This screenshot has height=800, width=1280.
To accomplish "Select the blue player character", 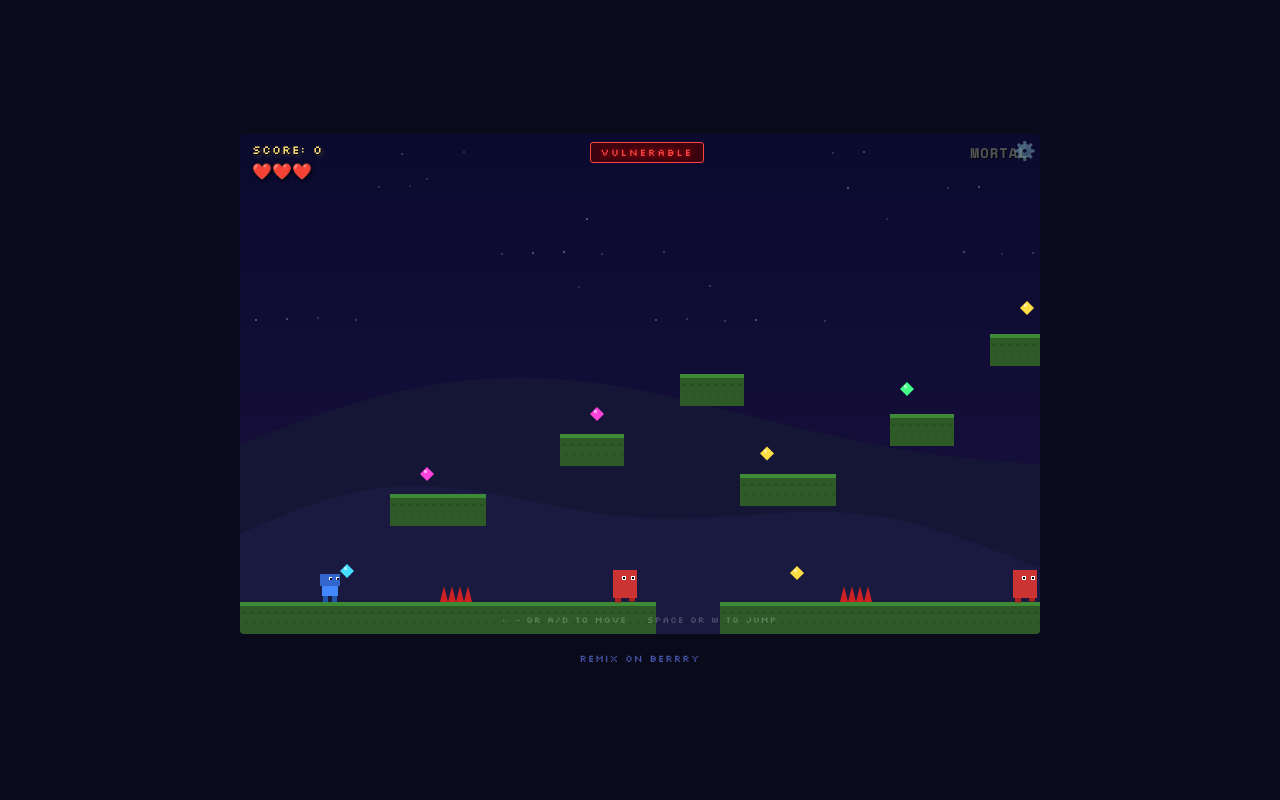I will pyautogui.click(x=330, y=585).
